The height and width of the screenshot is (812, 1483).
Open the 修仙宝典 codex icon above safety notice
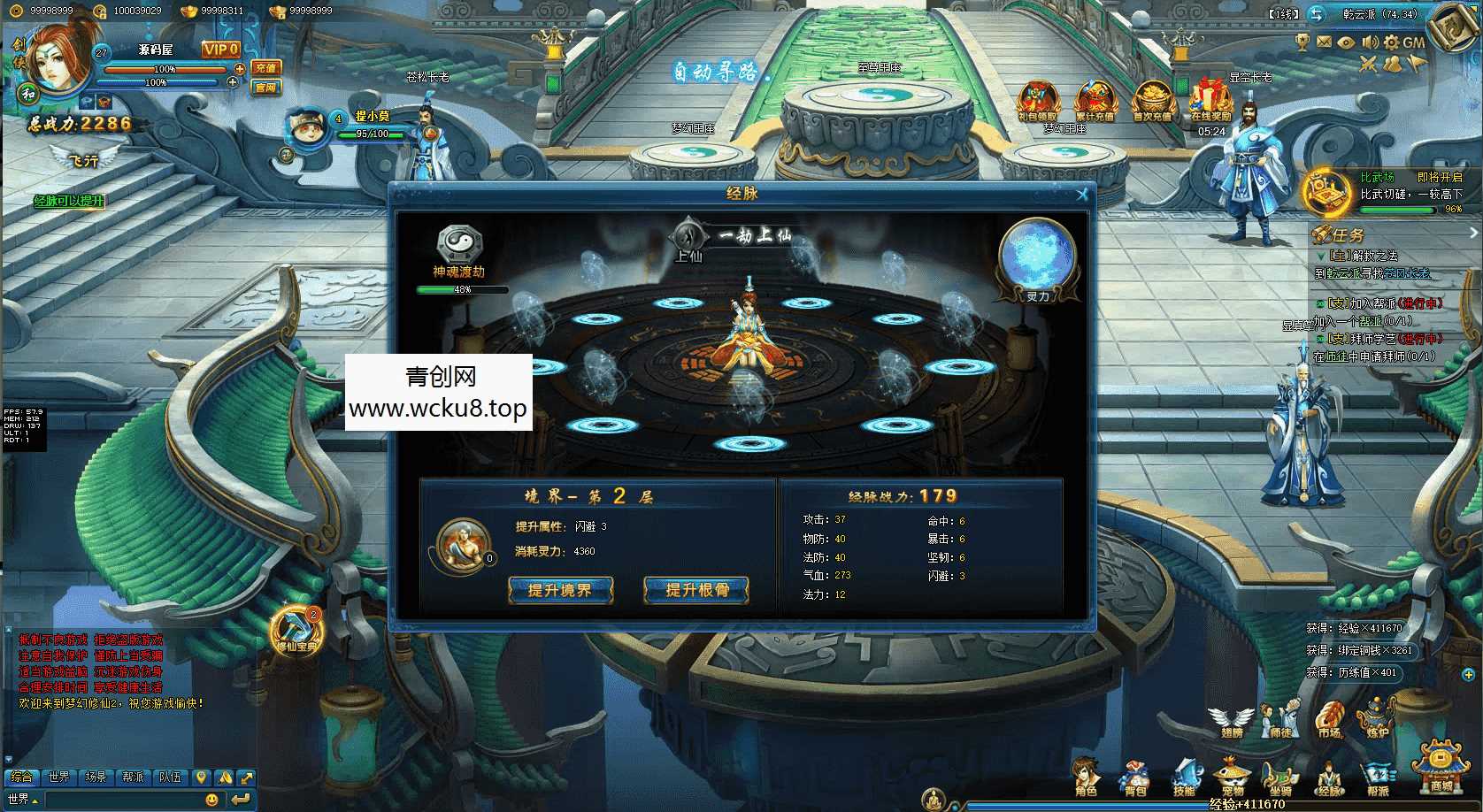[295, 628]
